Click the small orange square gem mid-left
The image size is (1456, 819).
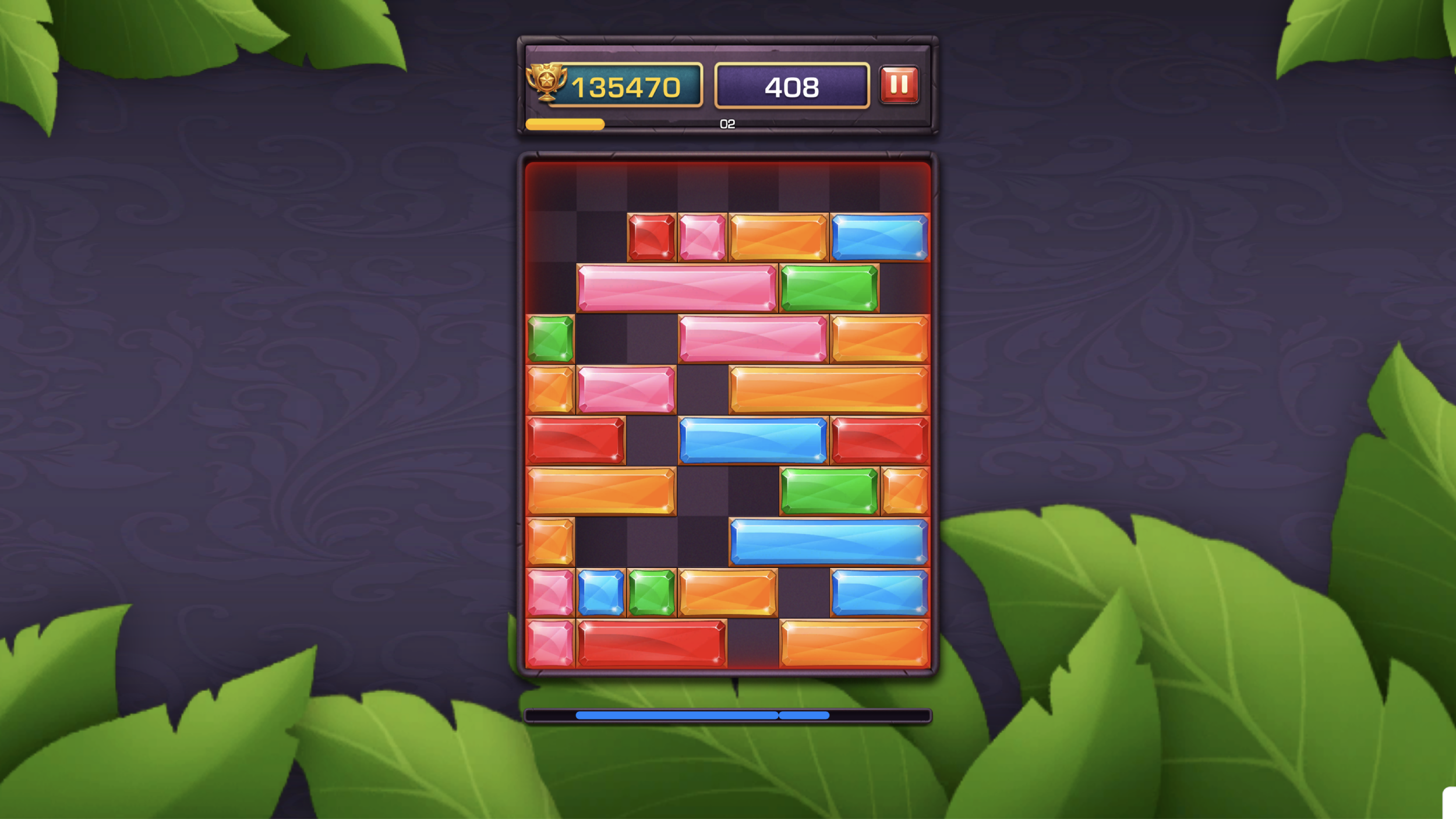[x=550, y=390]
